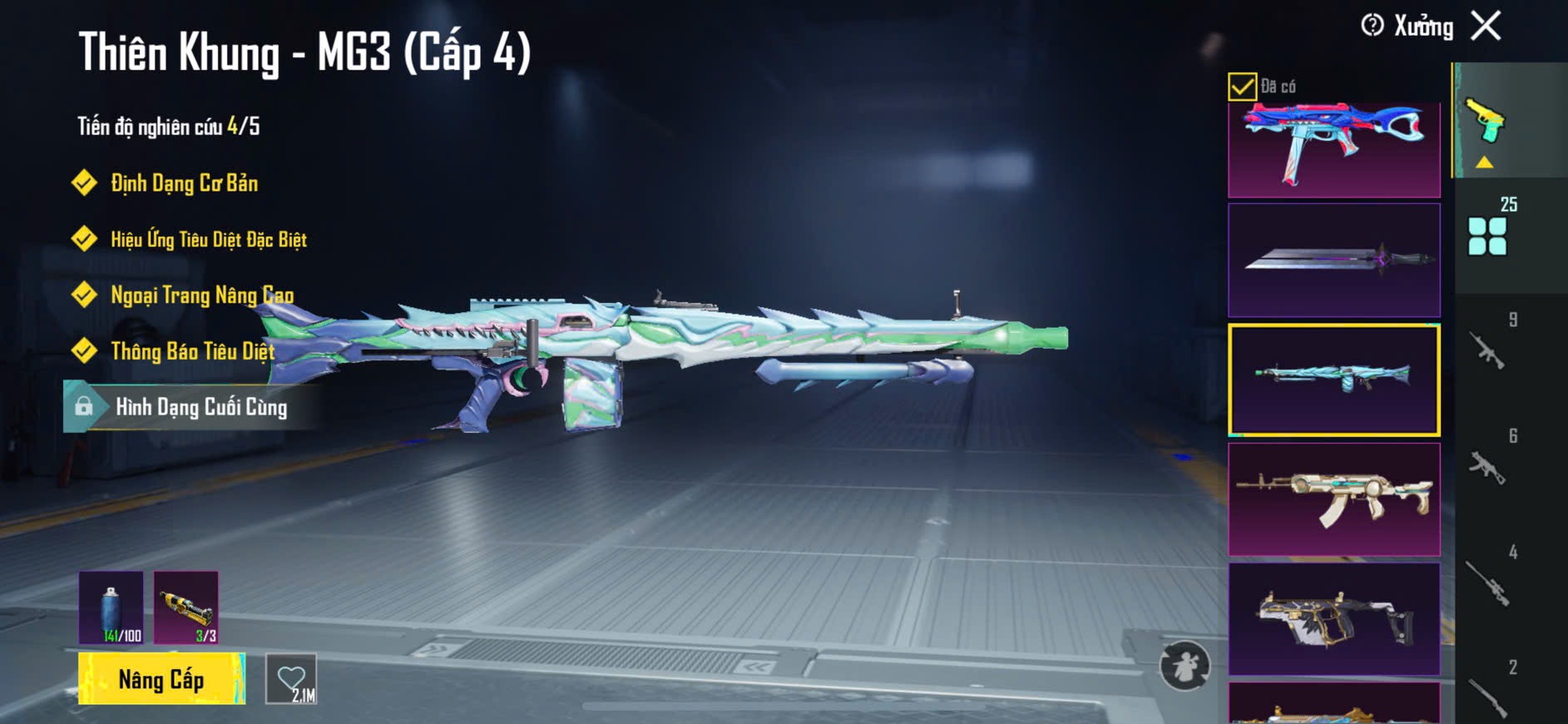
Task: Click the blue spray paint material slot
Action: click(111, 607)
